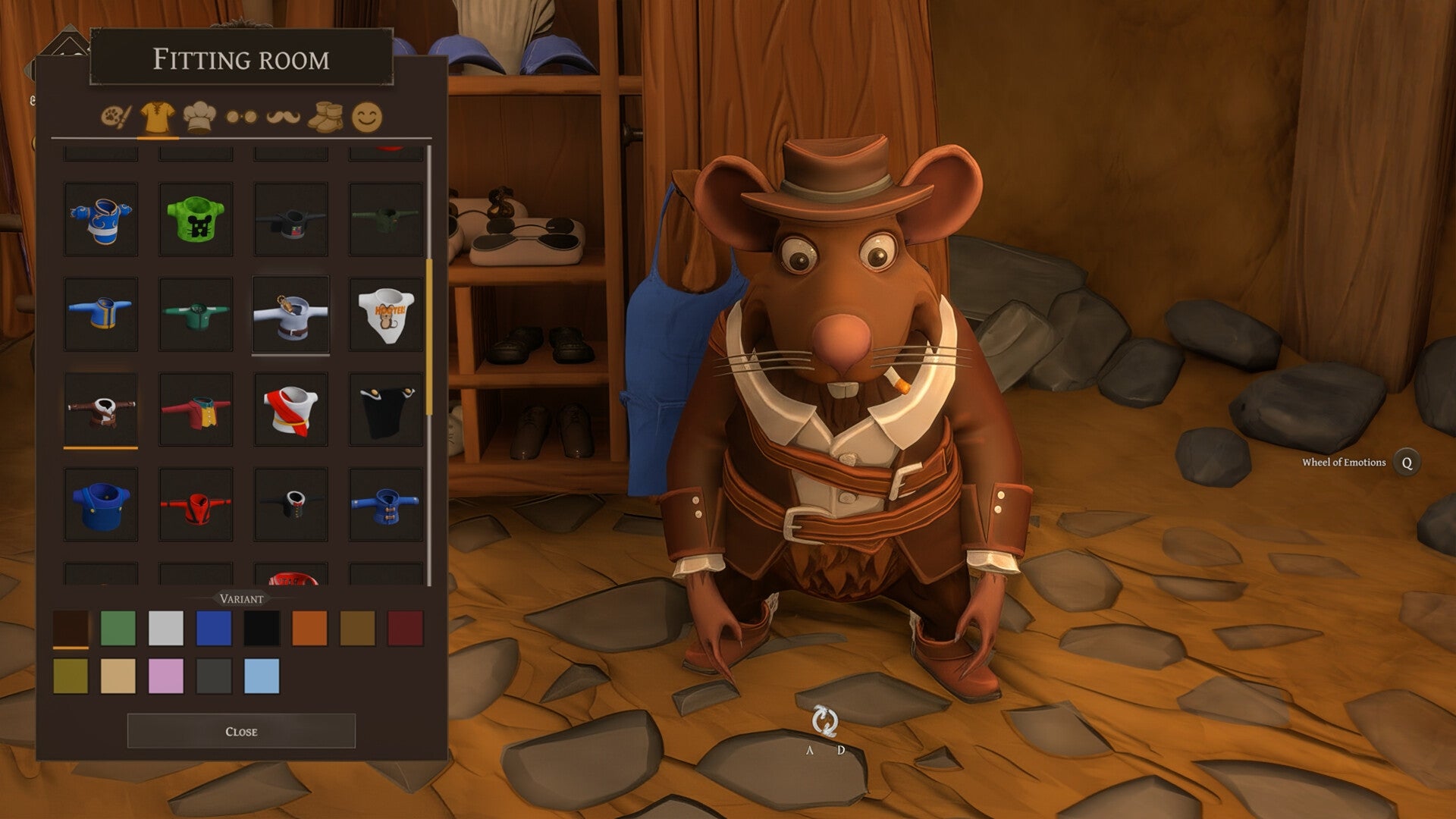Equip the blue Chun-Li style outfit

pos(101,219)
